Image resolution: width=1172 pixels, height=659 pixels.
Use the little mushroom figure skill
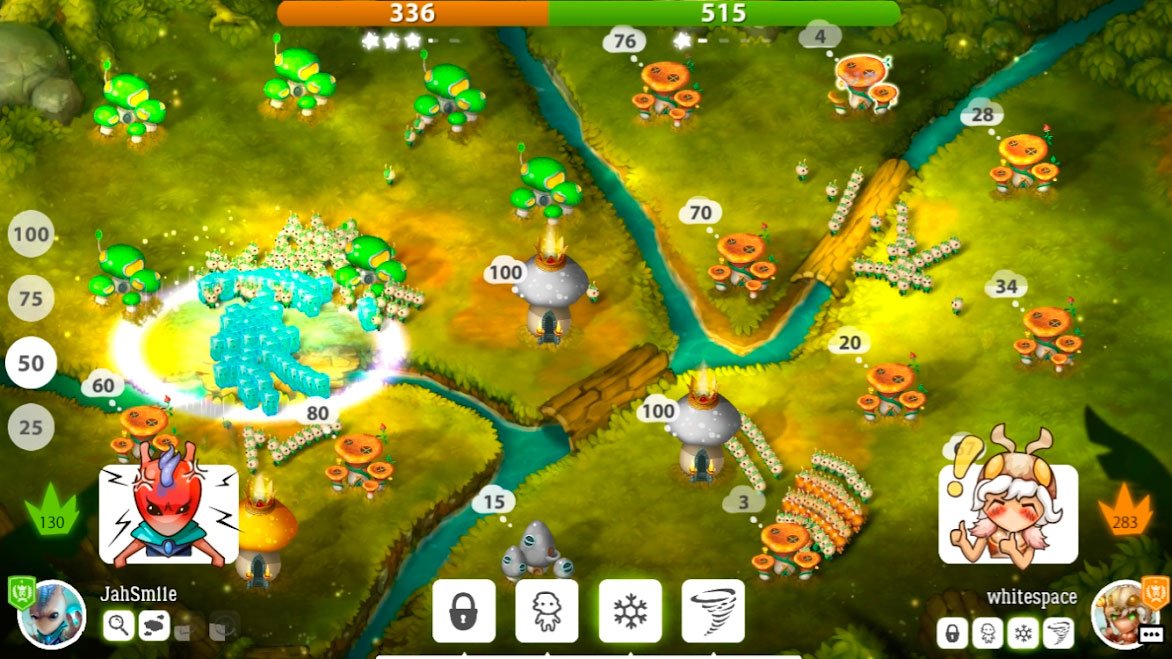click(546, 611)
